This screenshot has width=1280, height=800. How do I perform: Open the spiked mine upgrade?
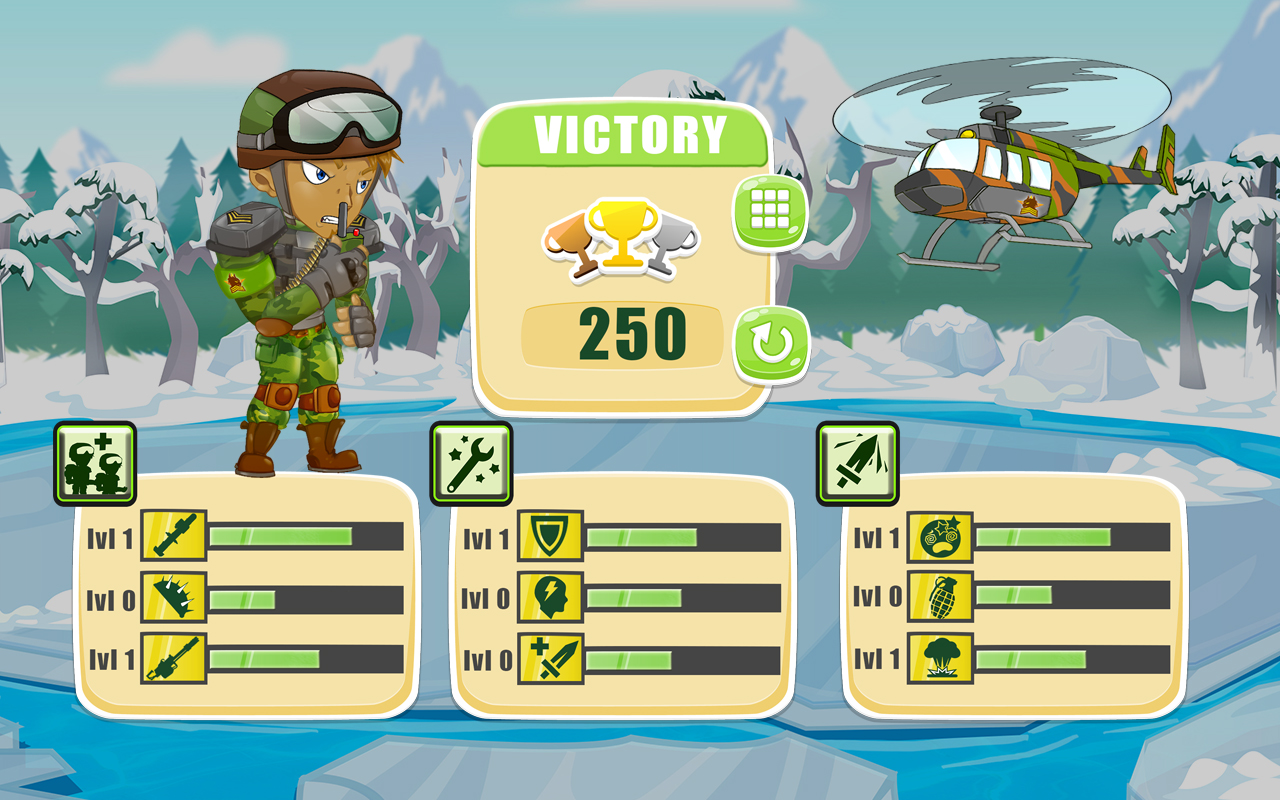pyautogui.click(x=175, y=597)
